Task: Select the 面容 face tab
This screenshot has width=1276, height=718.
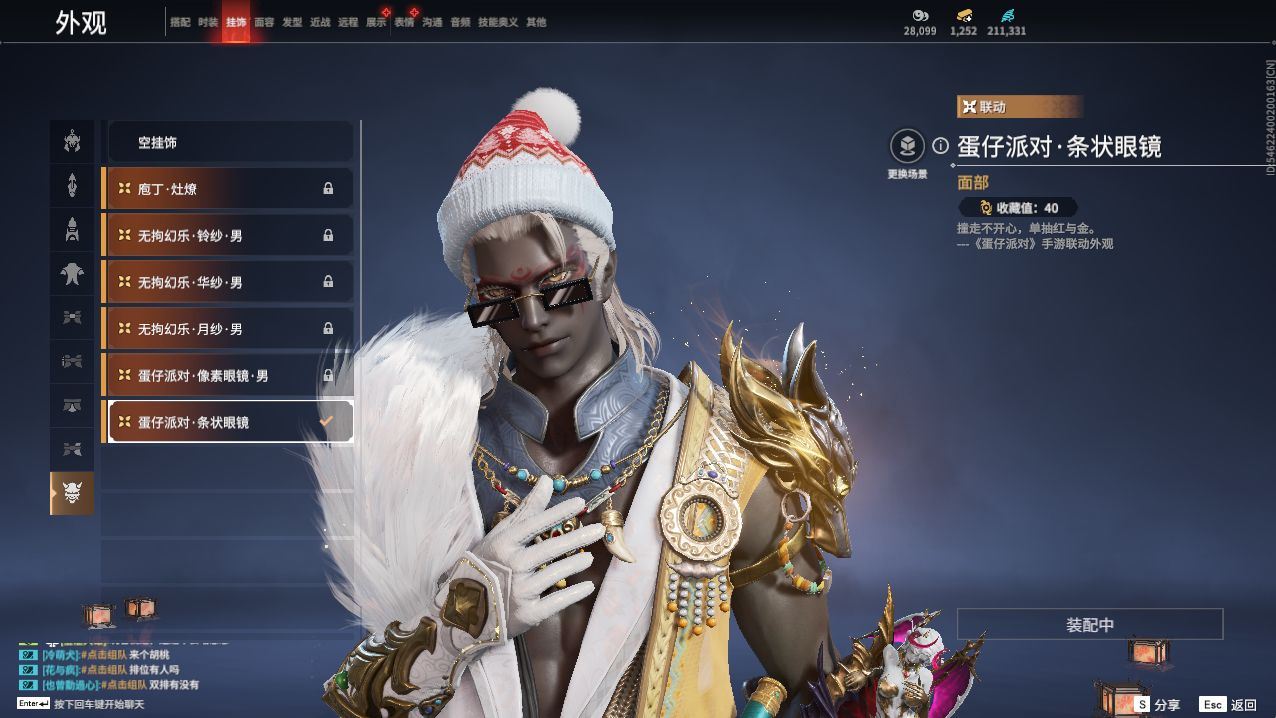Action: click(x=264, y=22)
